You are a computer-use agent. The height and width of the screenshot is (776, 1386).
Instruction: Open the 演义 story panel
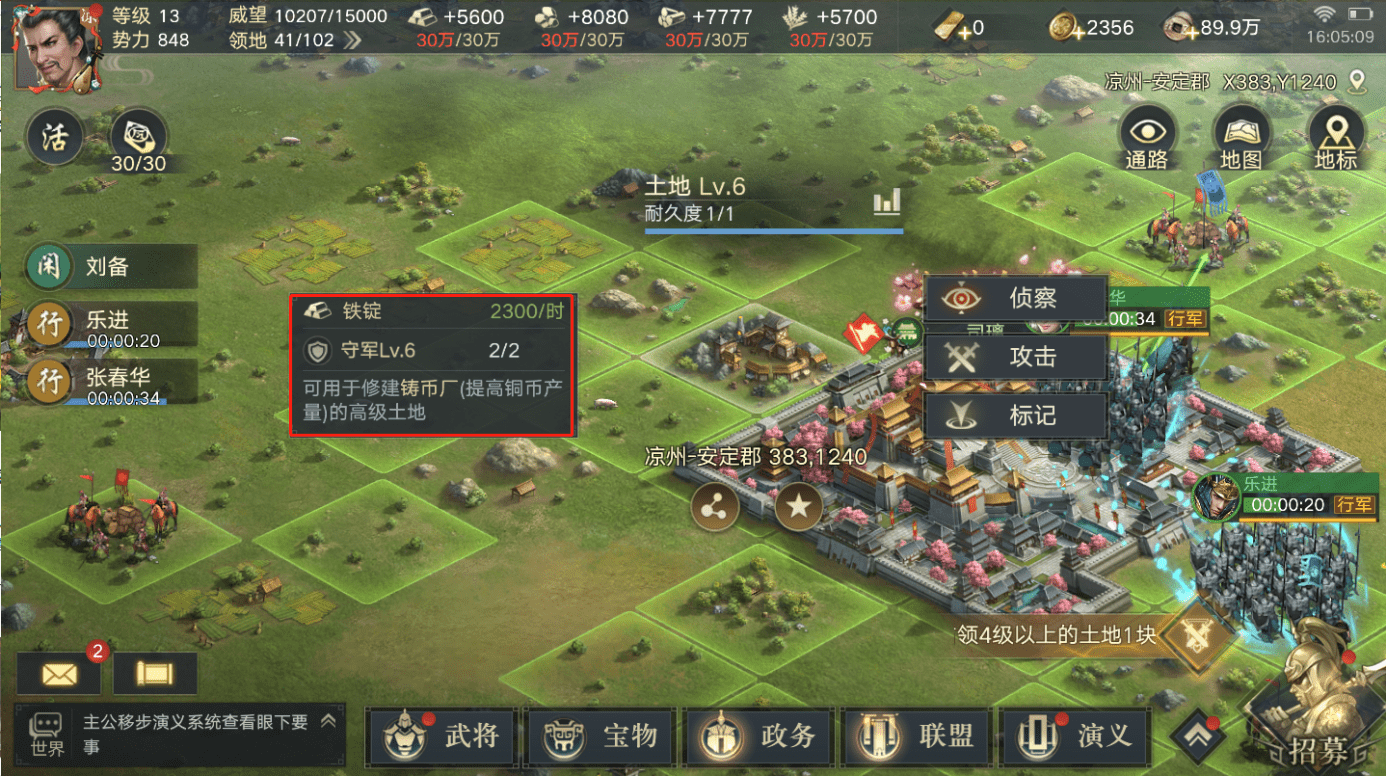[1075, 736]
